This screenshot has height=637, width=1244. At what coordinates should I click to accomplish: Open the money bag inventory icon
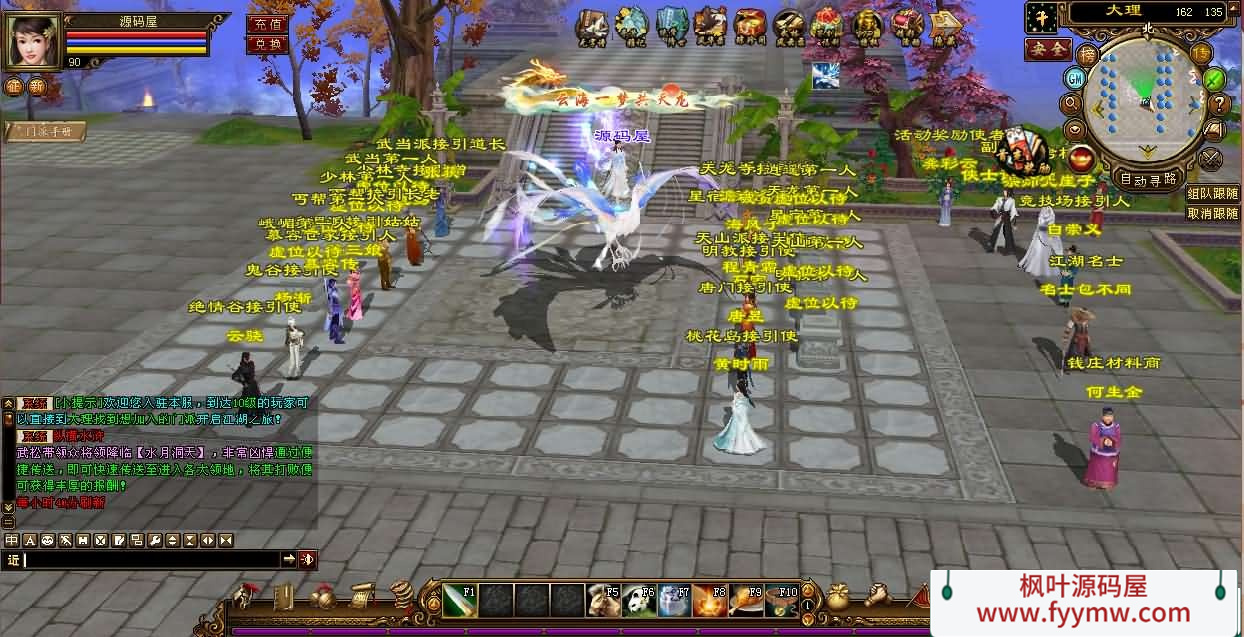tap(838, 597)
